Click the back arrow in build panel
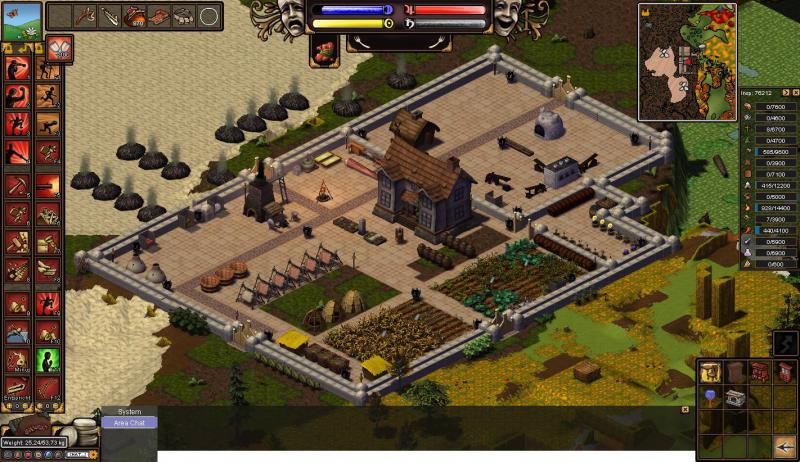Image resolution: width=800 pixels, height=462 pixels. [x=785, y=446]
